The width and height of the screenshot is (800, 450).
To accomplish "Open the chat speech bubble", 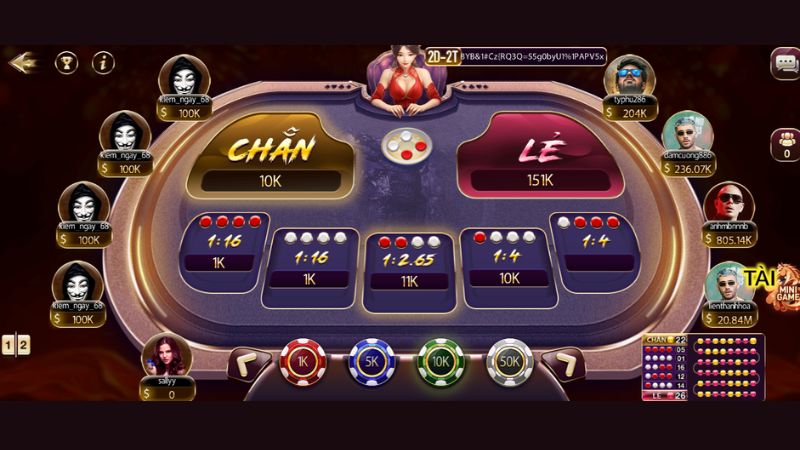I will click(785, 63).
